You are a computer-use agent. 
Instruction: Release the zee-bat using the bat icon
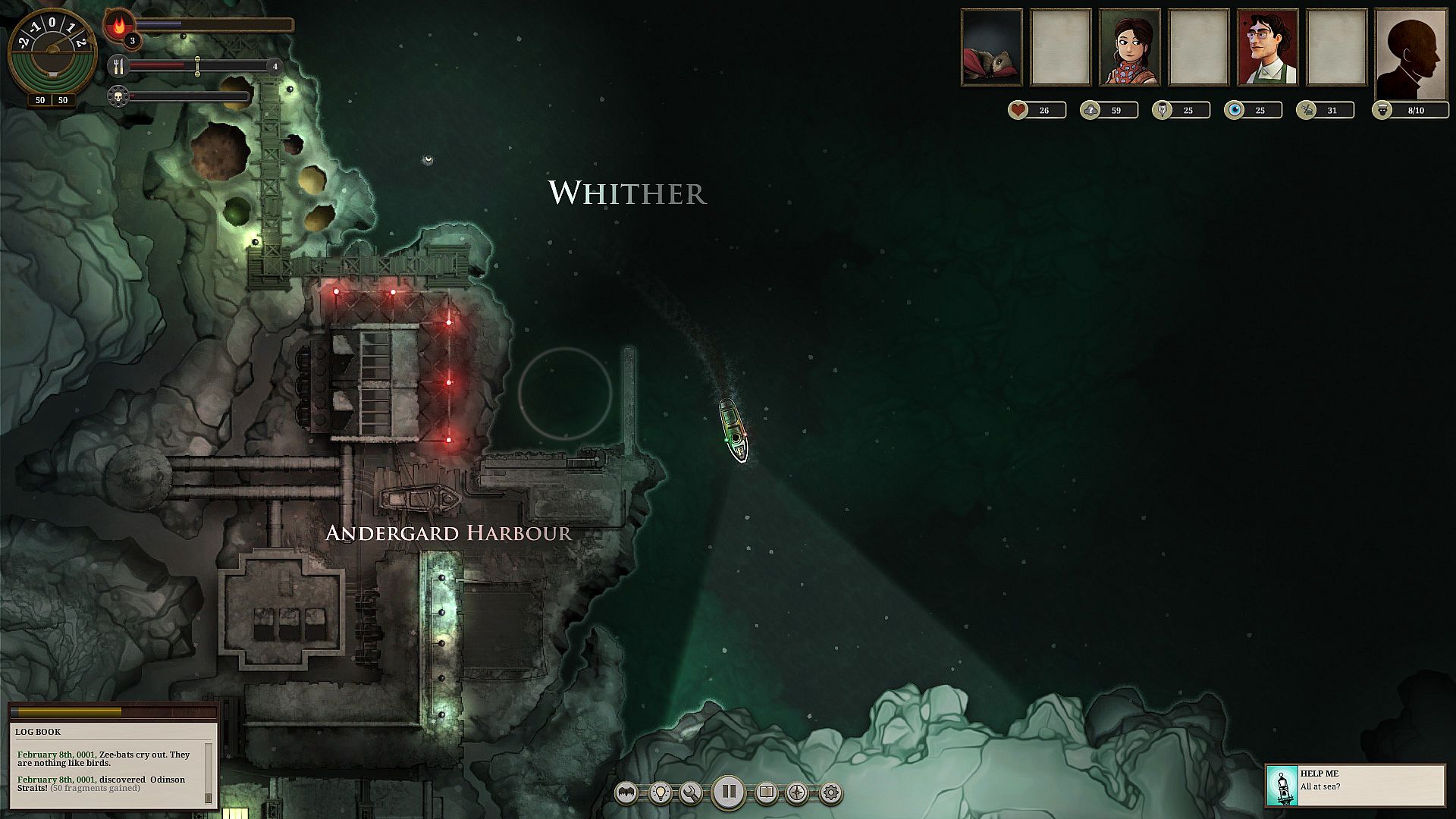(626, 793)
